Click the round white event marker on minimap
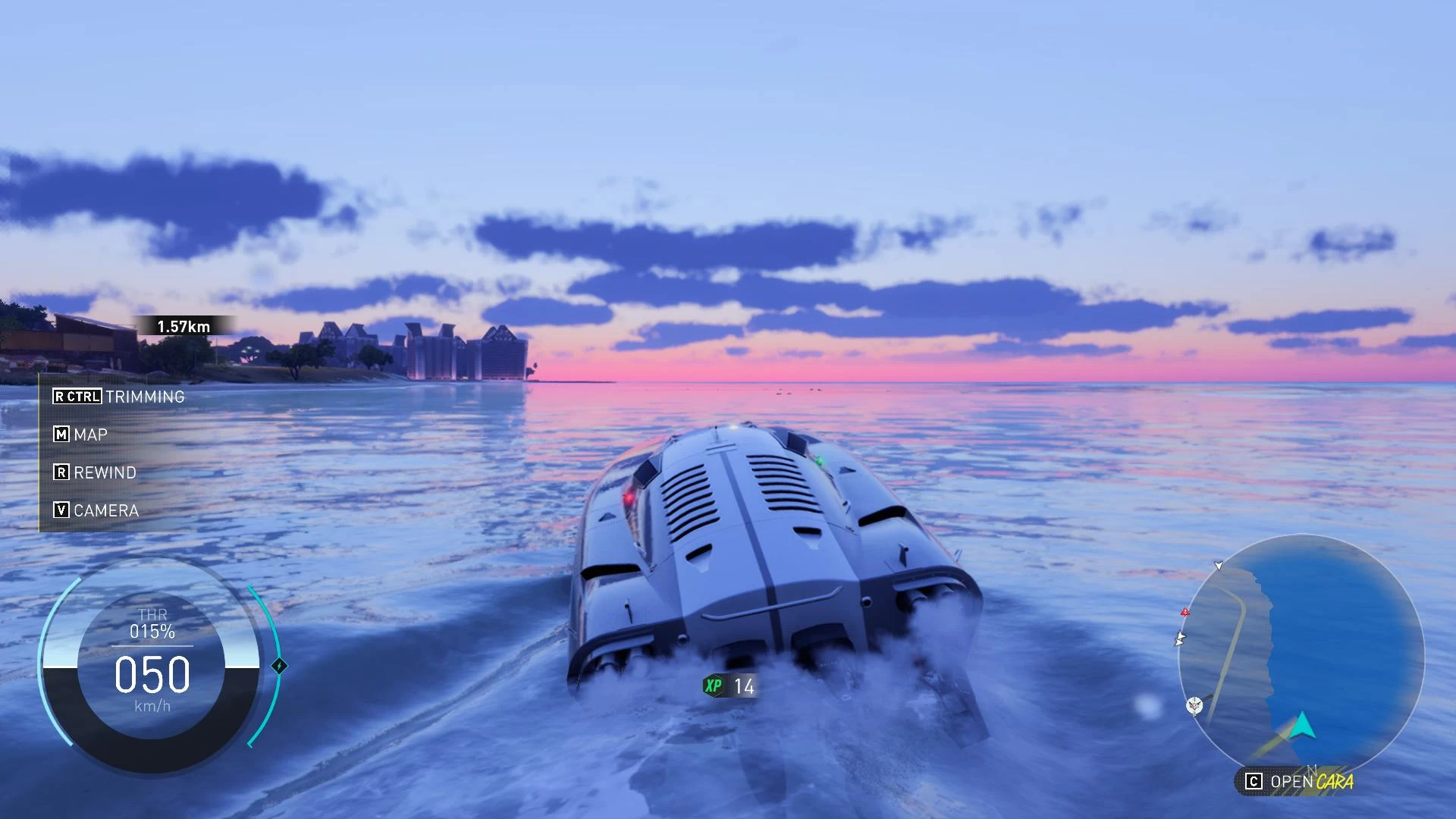Viewport: 1456px width, 819px height. [1194, 707]
